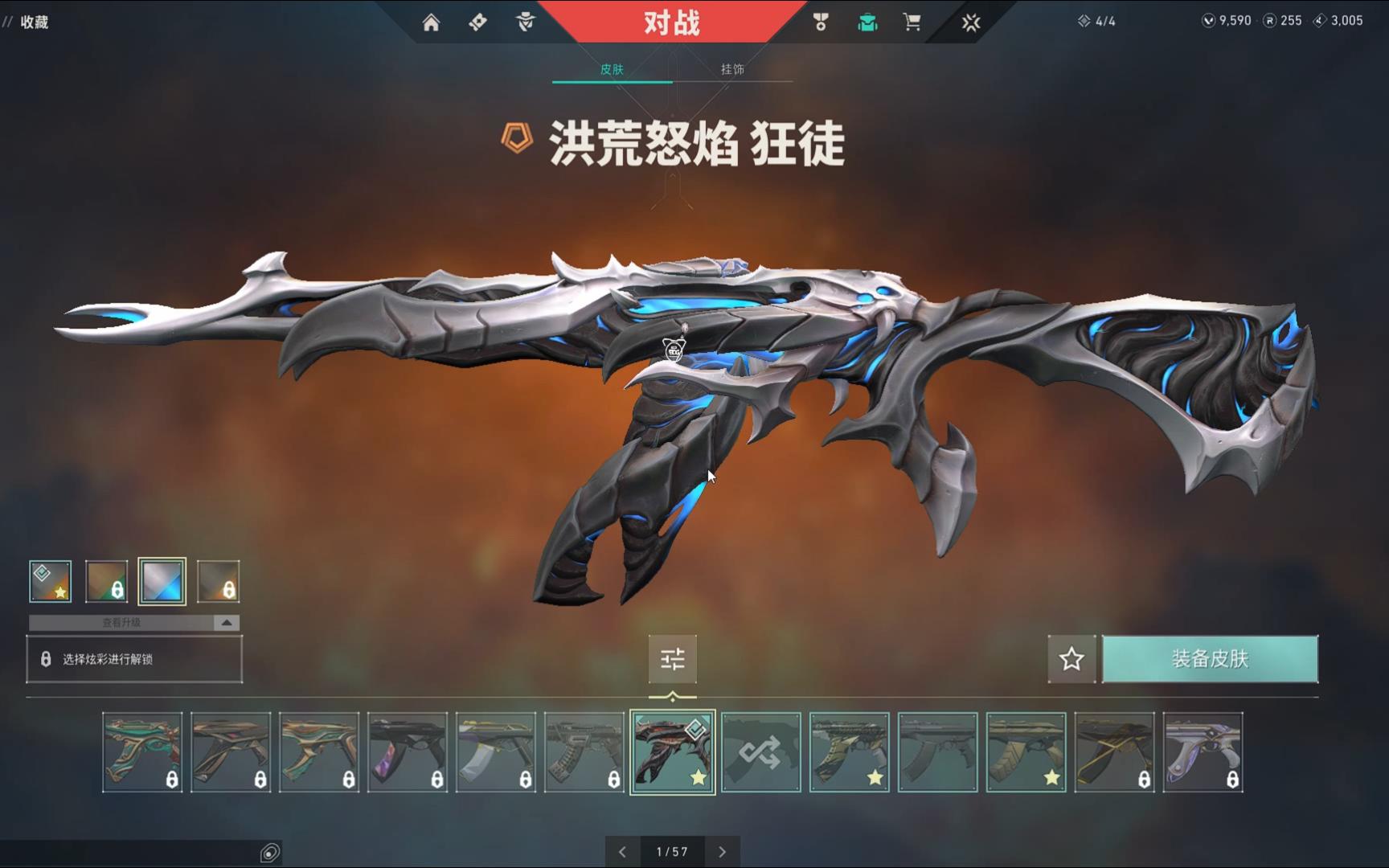The width and height of the screenshot is (1389, 868).
Task: Open the skin filter sliders button
Action: click(x=673, y=659)
